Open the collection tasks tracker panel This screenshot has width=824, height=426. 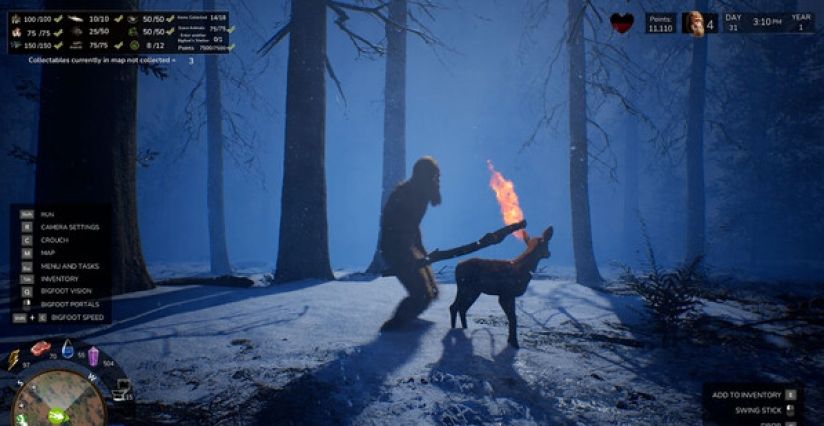[x=120, y=32]
